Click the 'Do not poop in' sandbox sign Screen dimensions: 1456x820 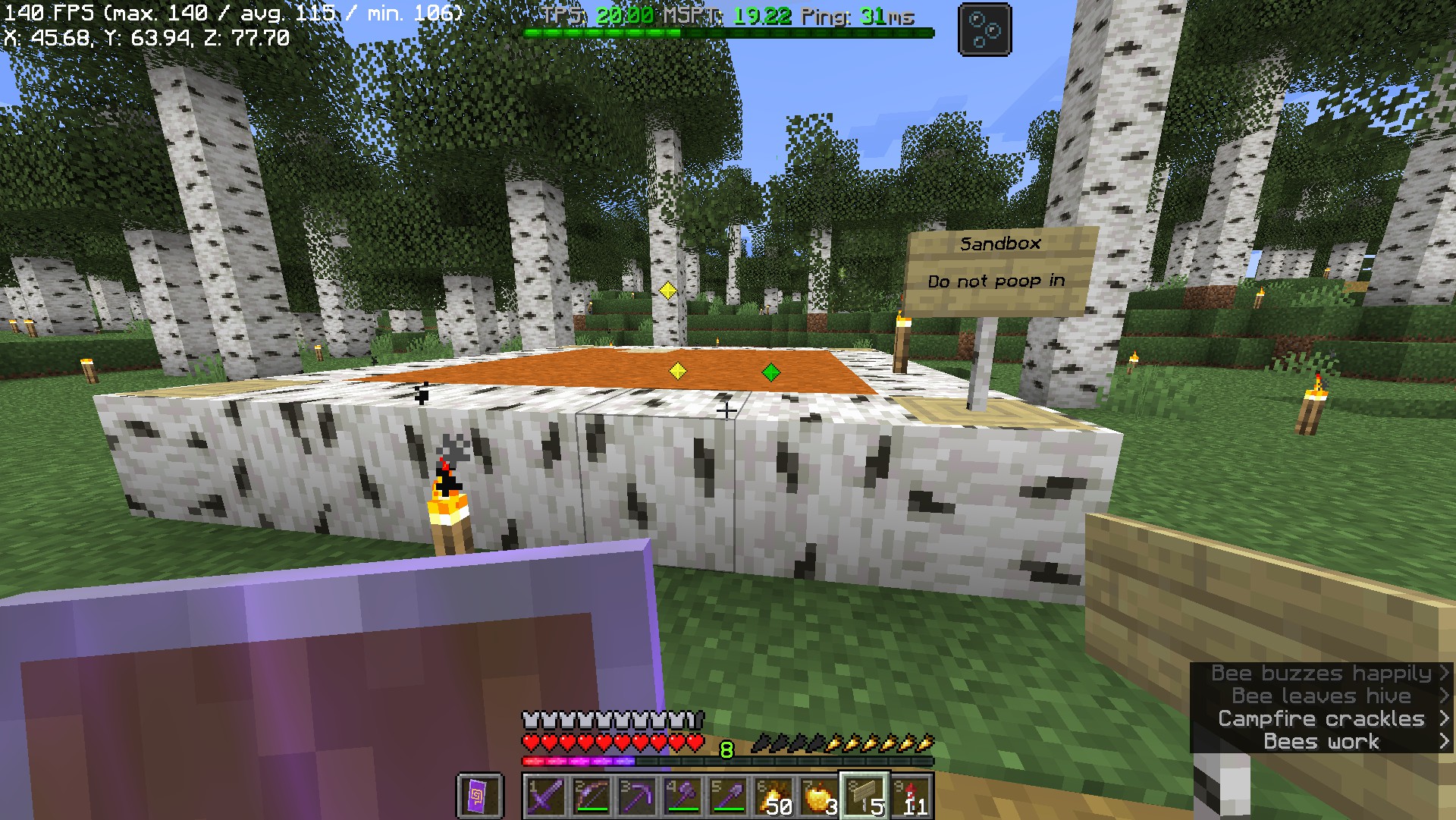[996, 280]
